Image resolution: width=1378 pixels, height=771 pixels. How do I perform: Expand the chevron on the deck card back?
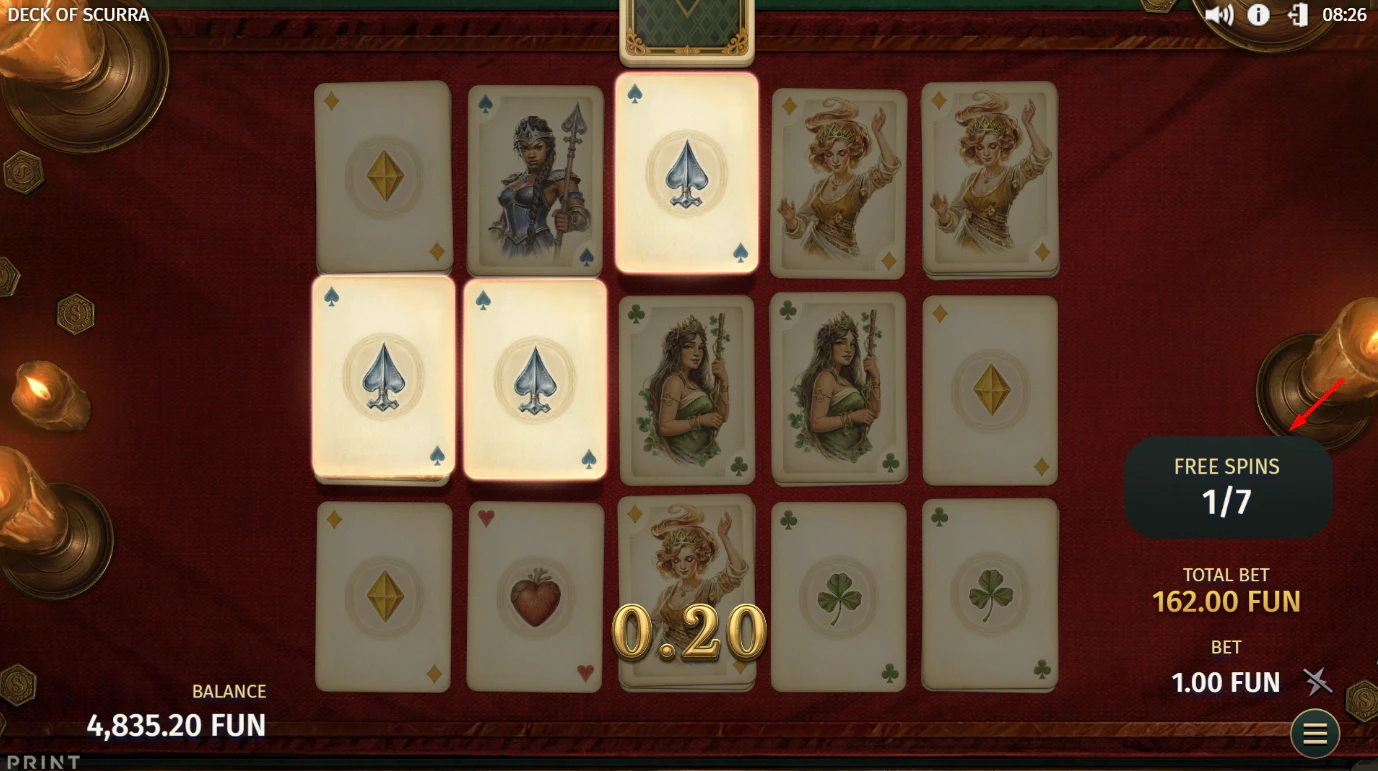pos(686,12)
